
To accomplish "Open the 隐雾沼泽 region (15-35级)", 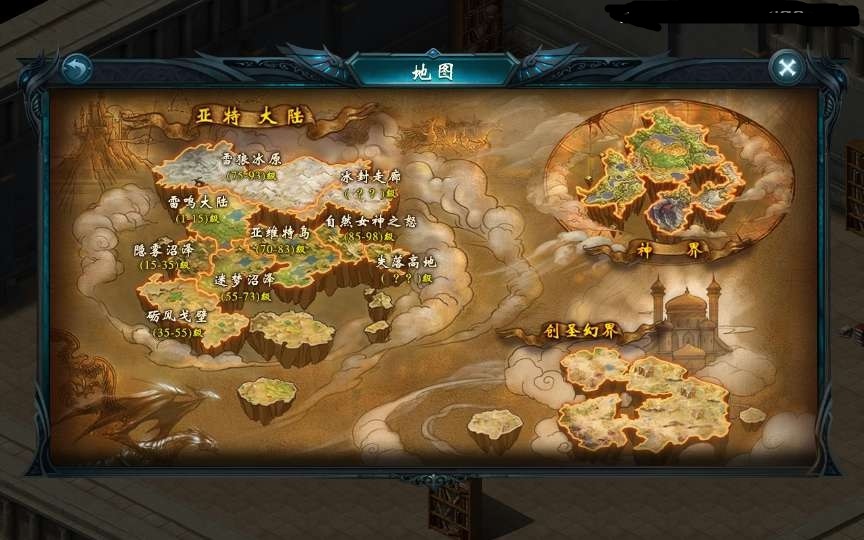I will [163, 254].
